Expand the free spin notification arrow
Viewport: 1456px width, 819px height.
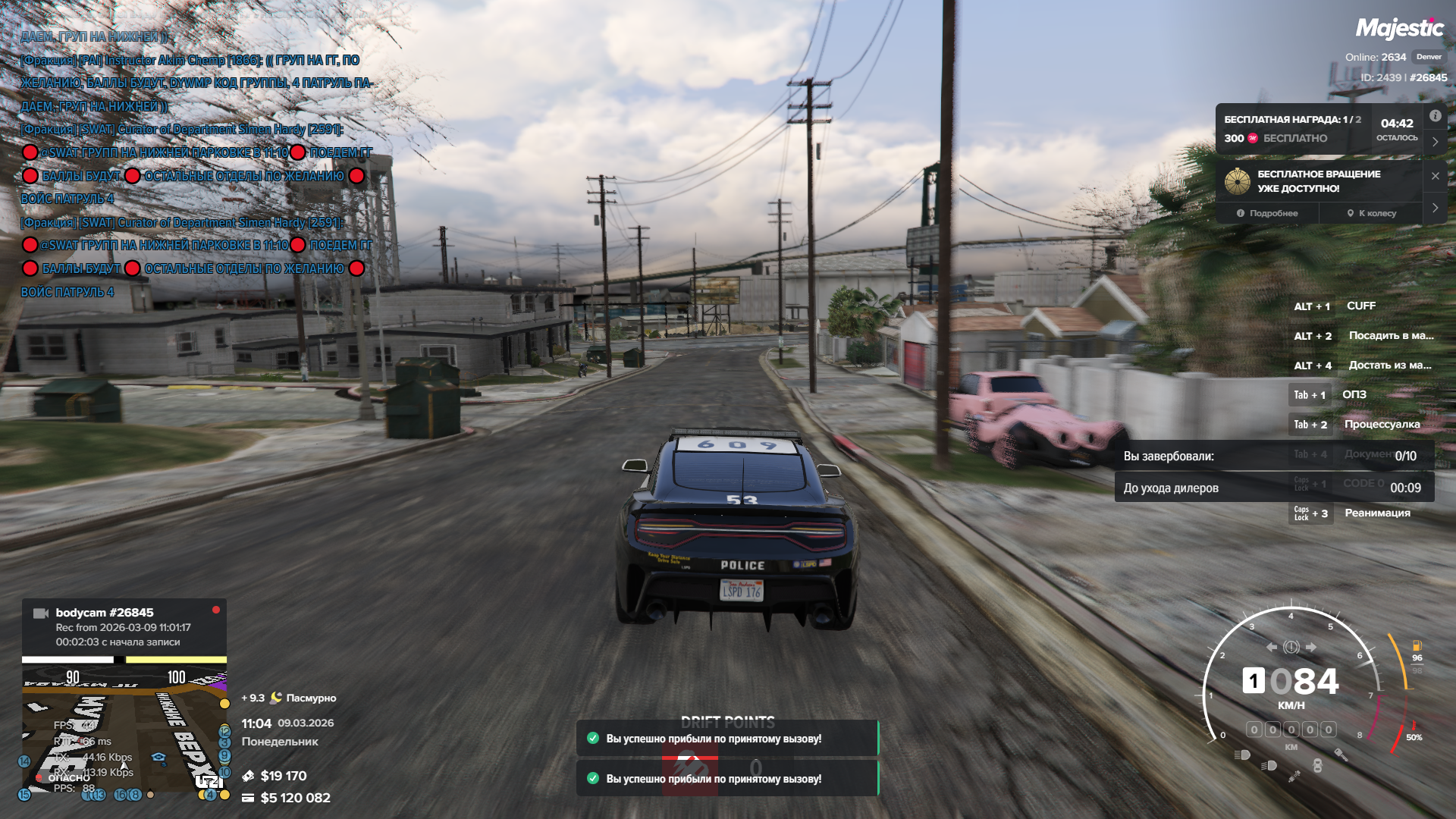pyautogui.click(x=1435, y=208)
